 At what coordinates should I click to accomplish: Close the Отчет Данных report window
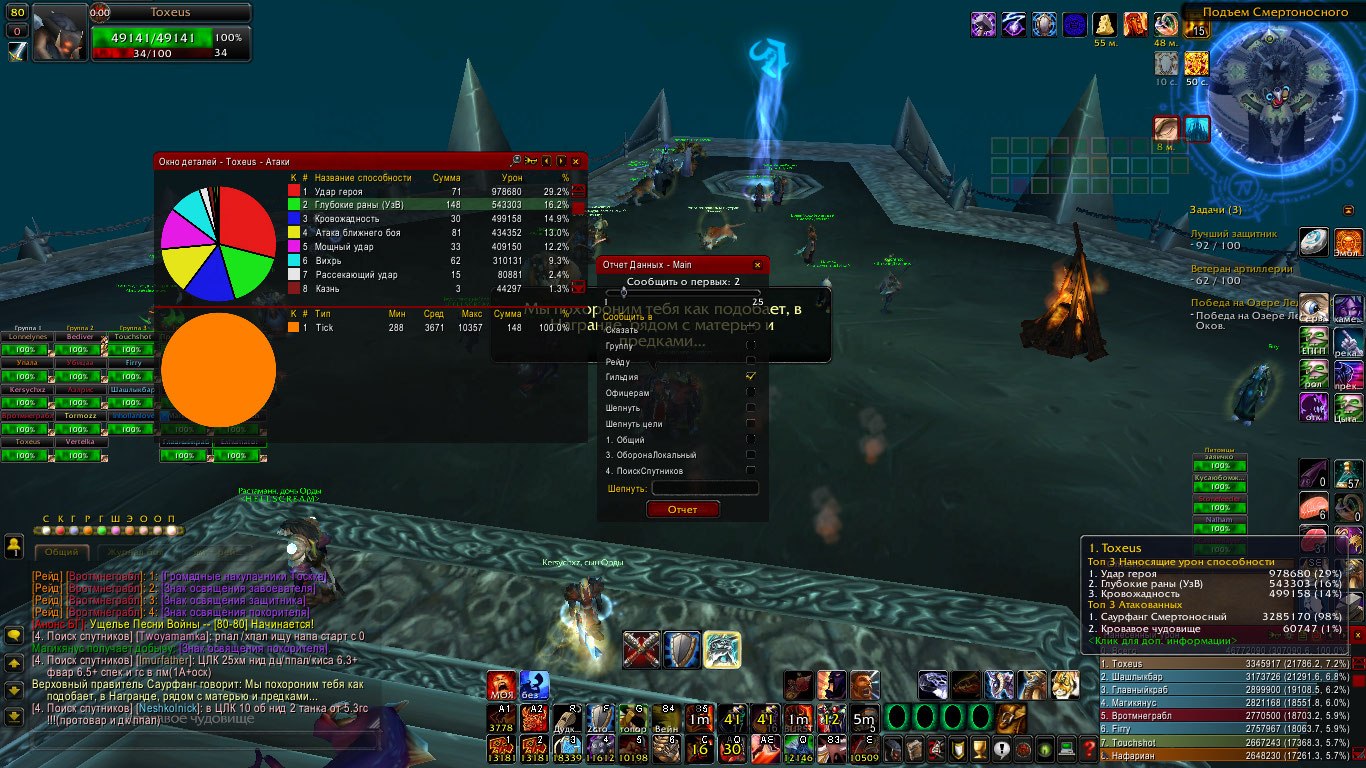point(757,265)
